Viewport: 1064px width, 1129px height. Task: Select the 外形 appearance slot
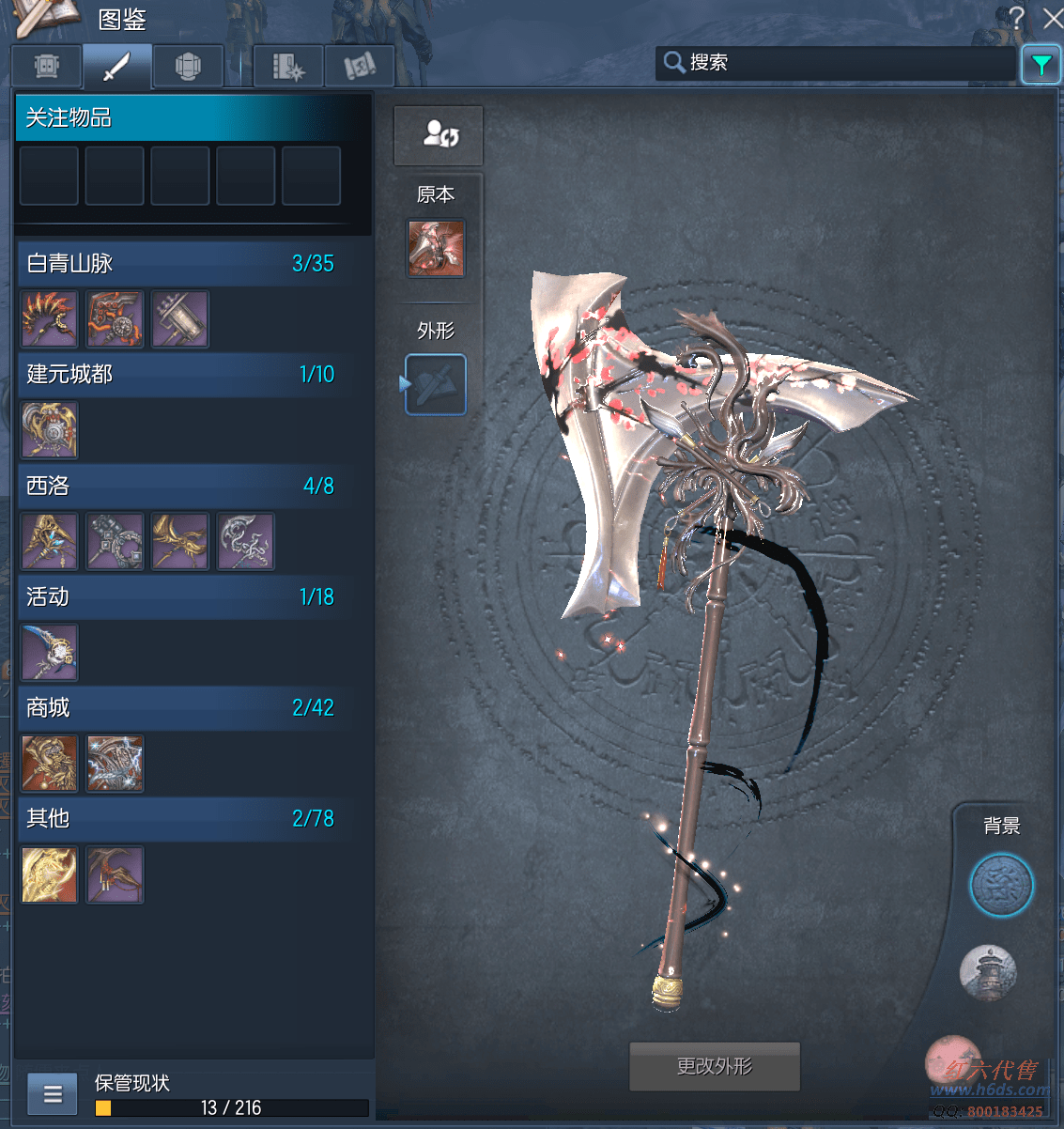[436, 384]
